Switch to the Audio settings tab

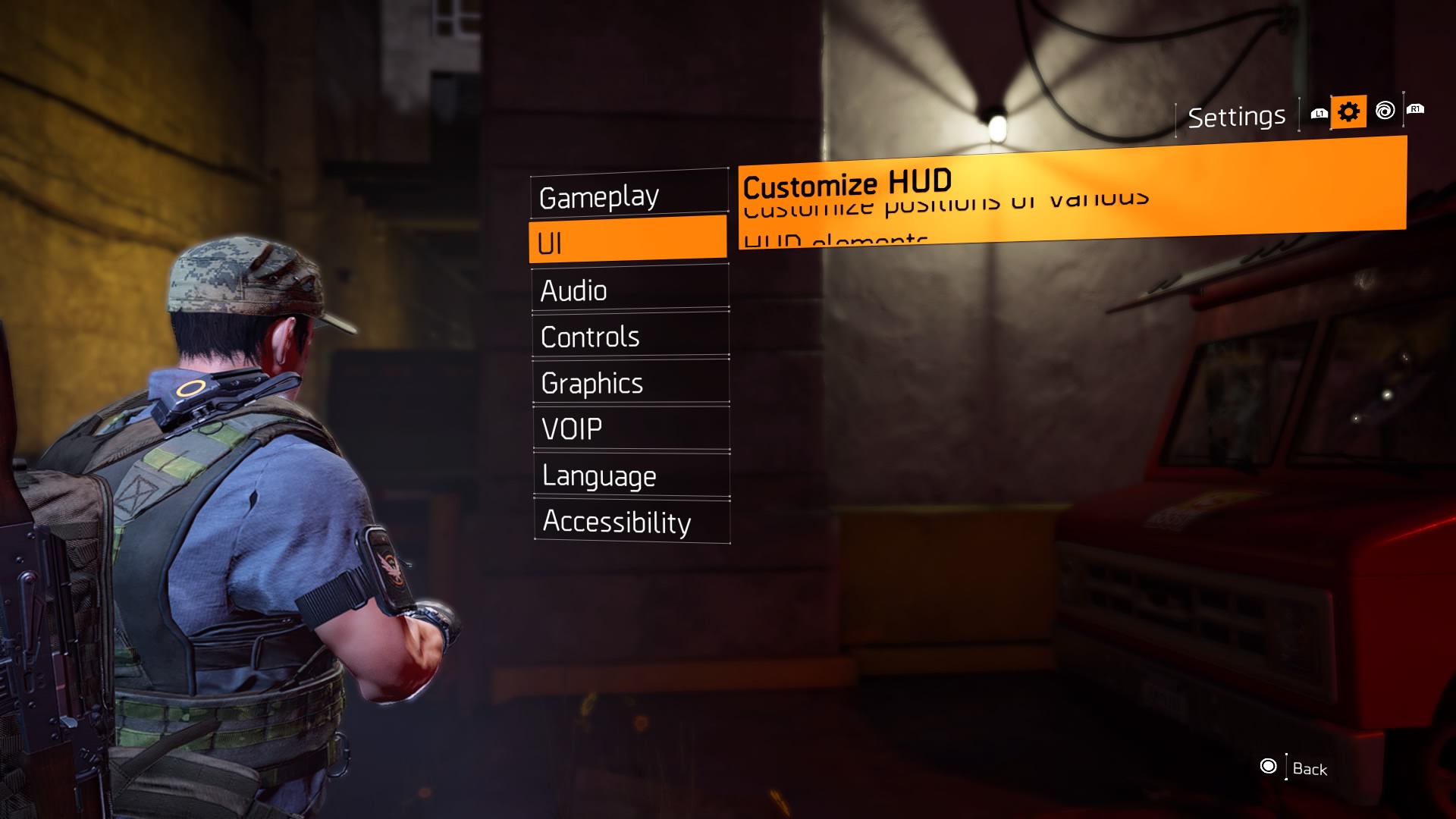coord(573,290)
